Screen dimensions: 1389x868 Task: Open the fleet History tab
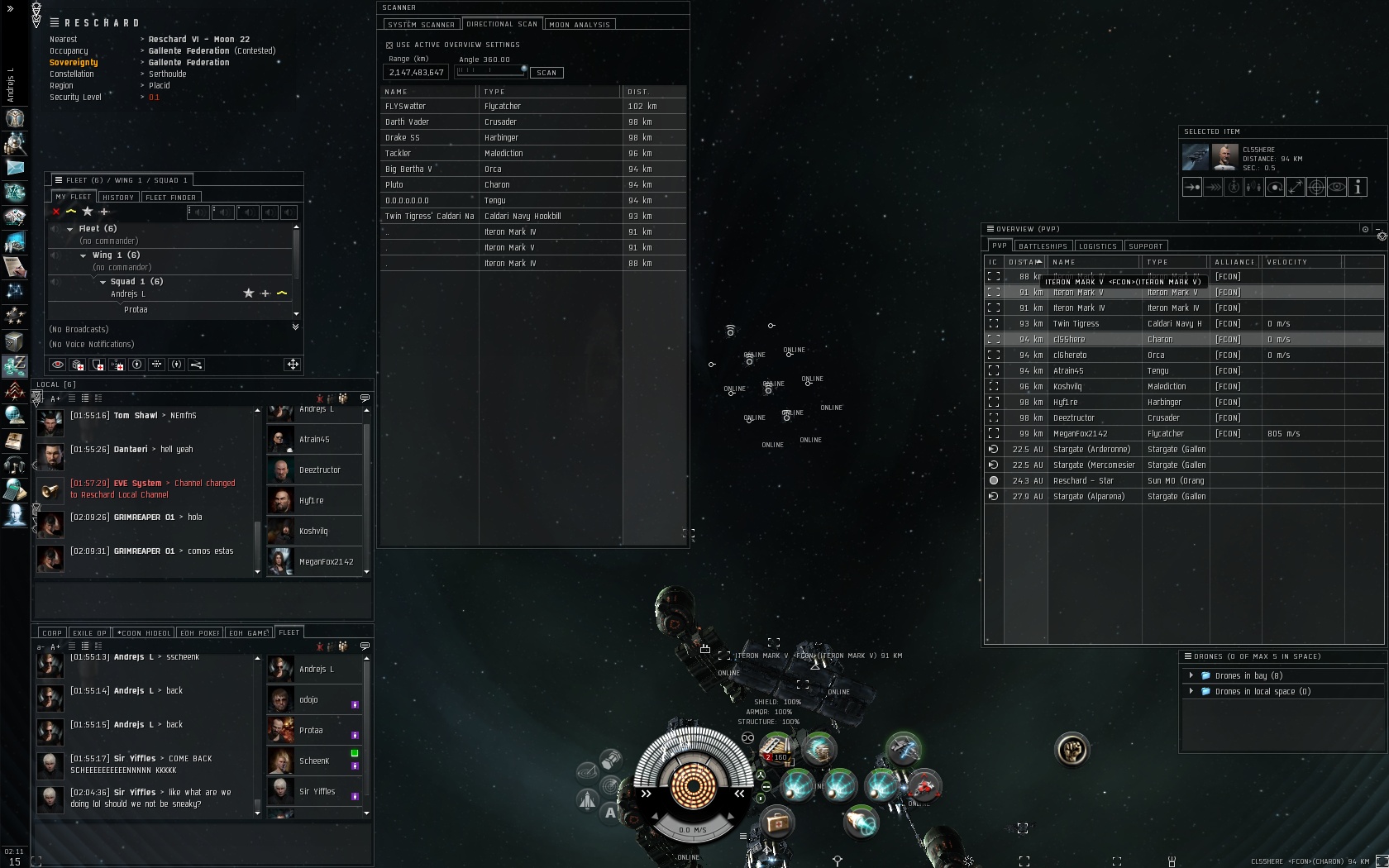pos(118,198)
